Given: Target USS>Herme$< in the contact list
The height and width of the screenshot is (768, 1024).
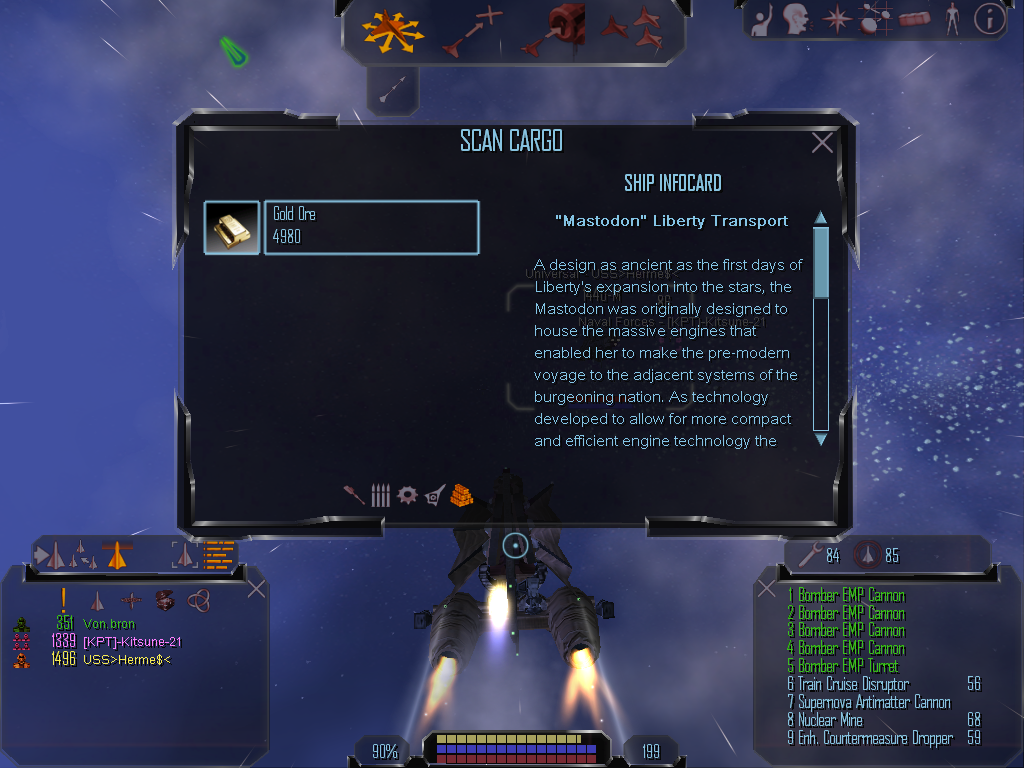Looking at the screenshot, I should point(112,659).
